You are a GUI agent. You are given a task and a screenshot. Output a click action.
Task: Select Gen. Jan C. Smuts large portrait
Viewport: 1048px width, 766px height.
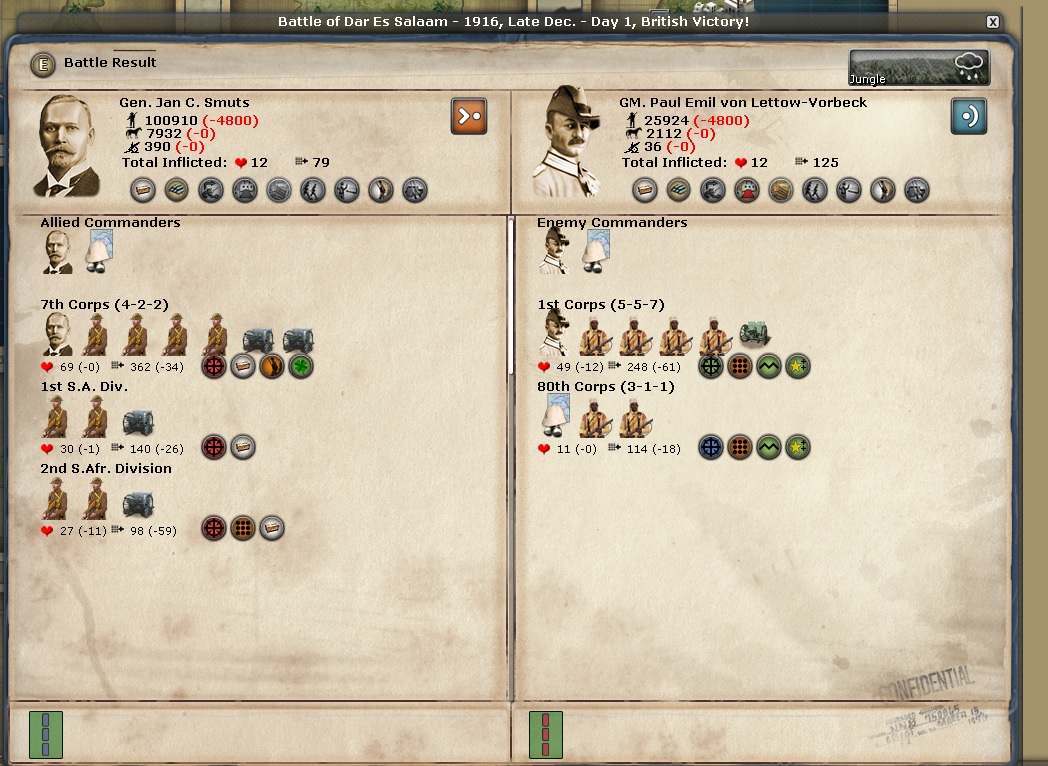click(69, 145)
